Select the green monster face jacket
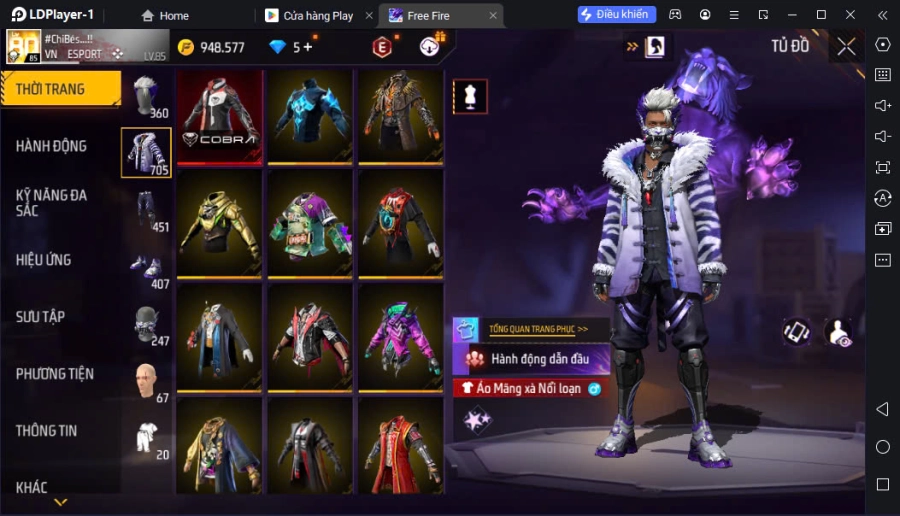This screenshot has width=900, height=516. coord(310,223)
